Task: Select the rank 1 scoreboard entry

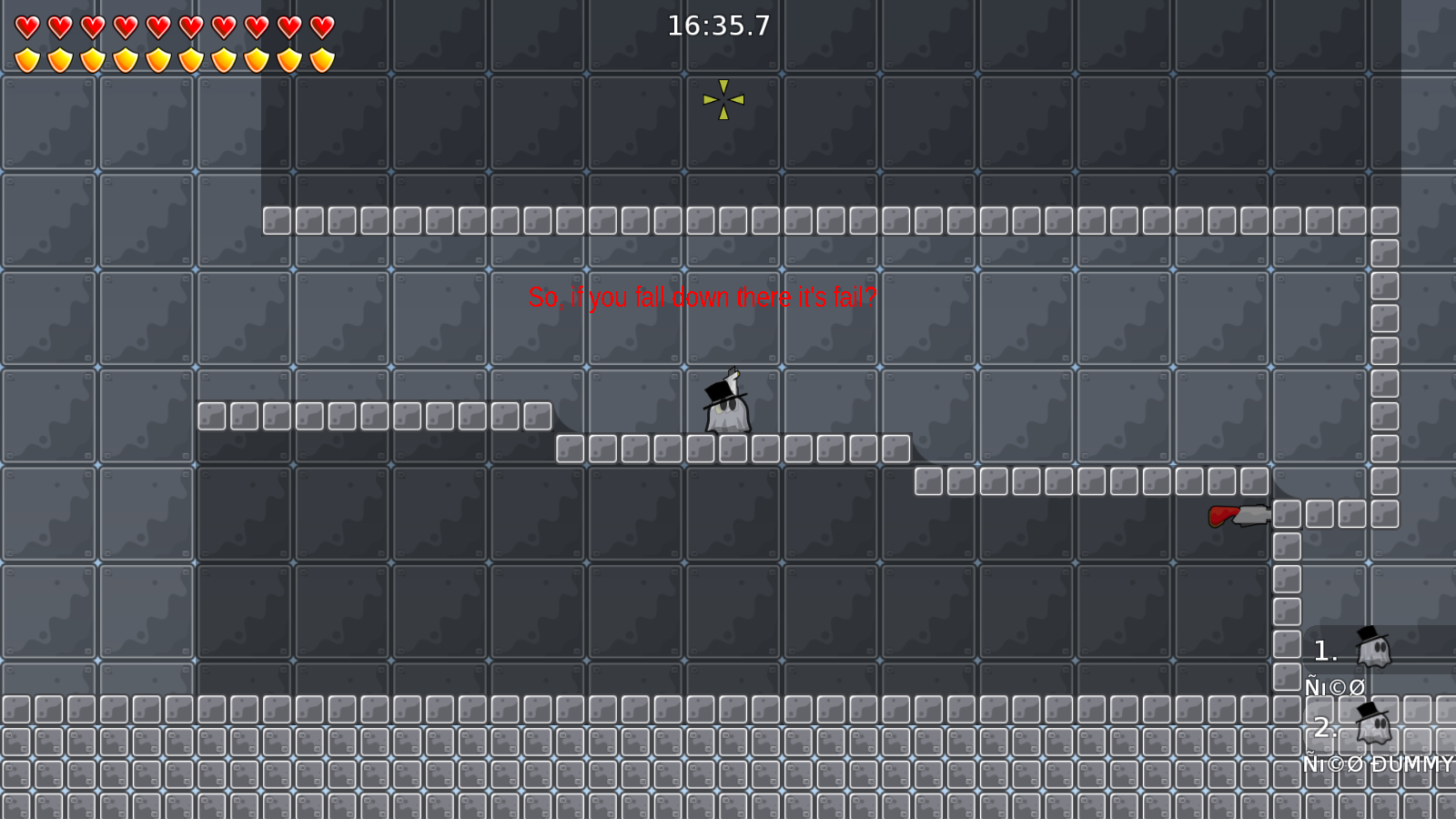Action: tap(1324, 650)
